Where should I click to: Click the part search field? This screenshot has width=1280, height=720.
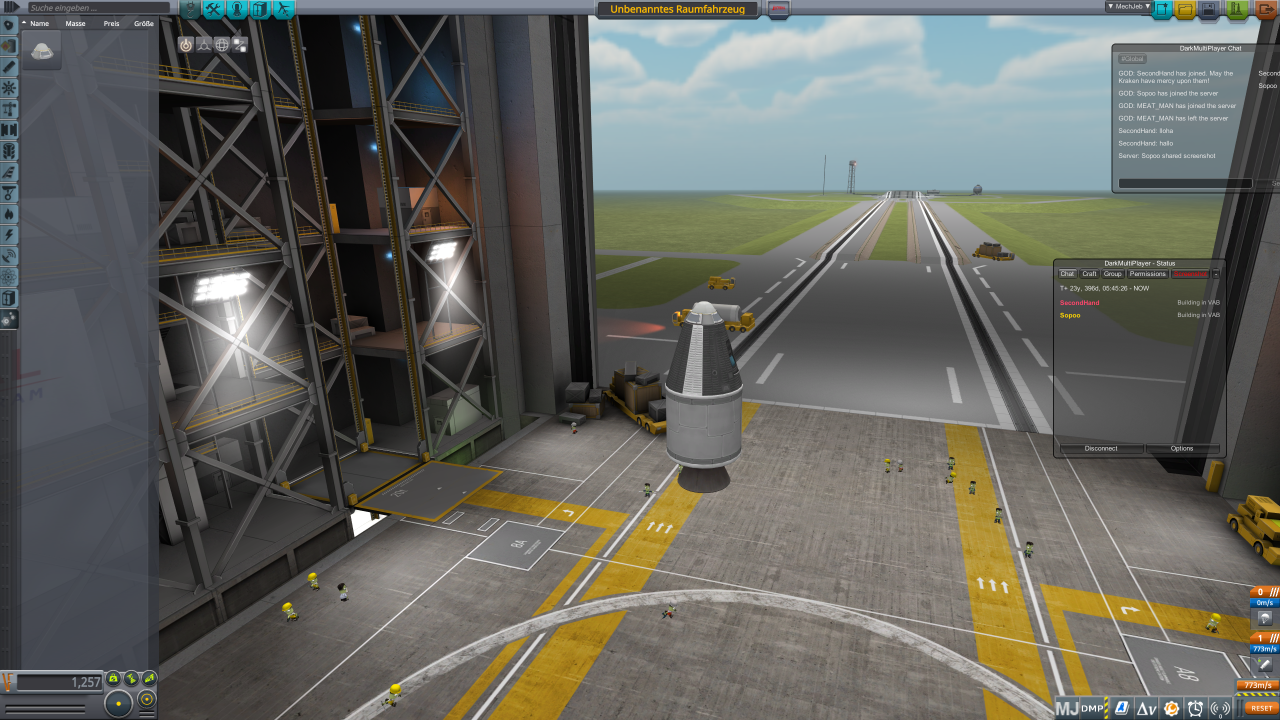pos(95,8)
